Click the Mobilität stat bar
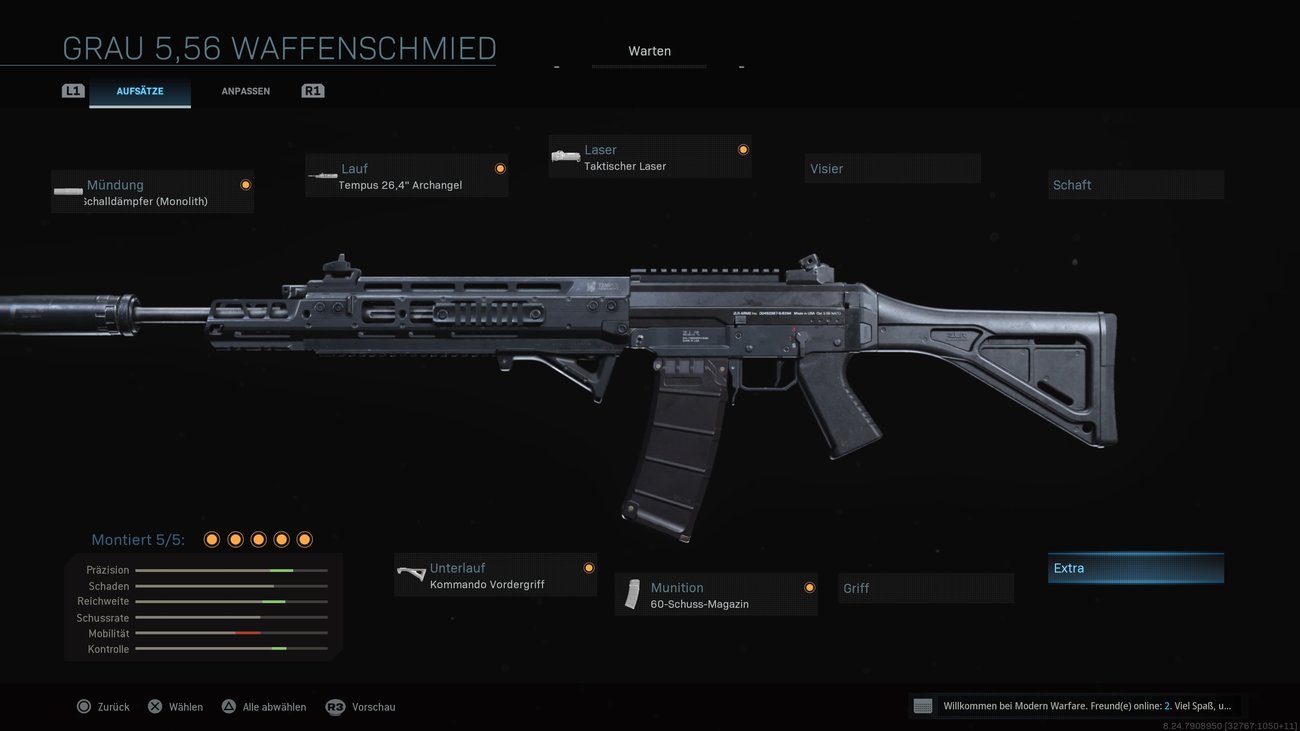The height and width of the screenshot is (731, 1300). 232,633
